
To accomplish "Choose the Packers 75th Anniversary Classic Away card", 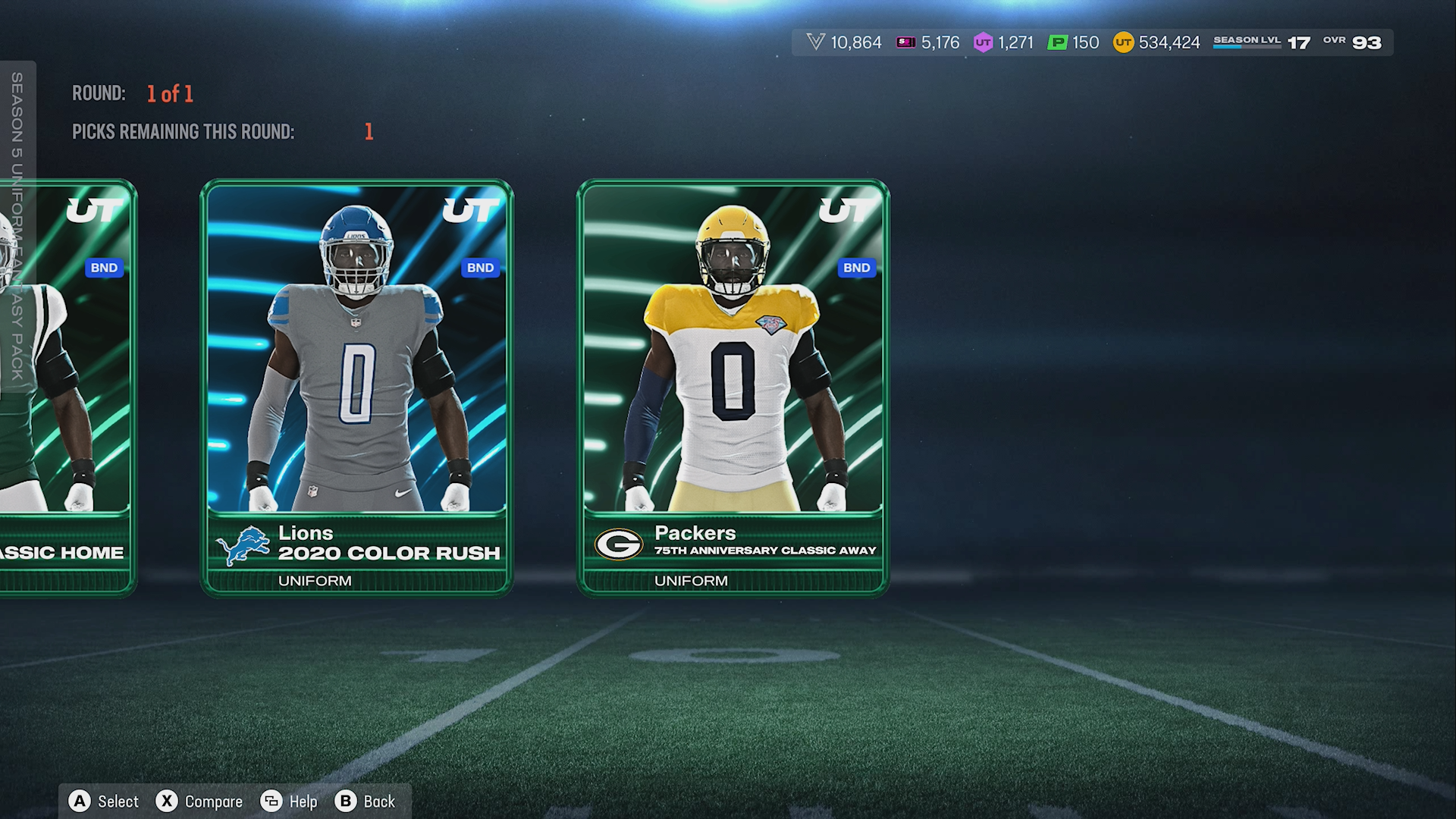I will pos(733,387).
